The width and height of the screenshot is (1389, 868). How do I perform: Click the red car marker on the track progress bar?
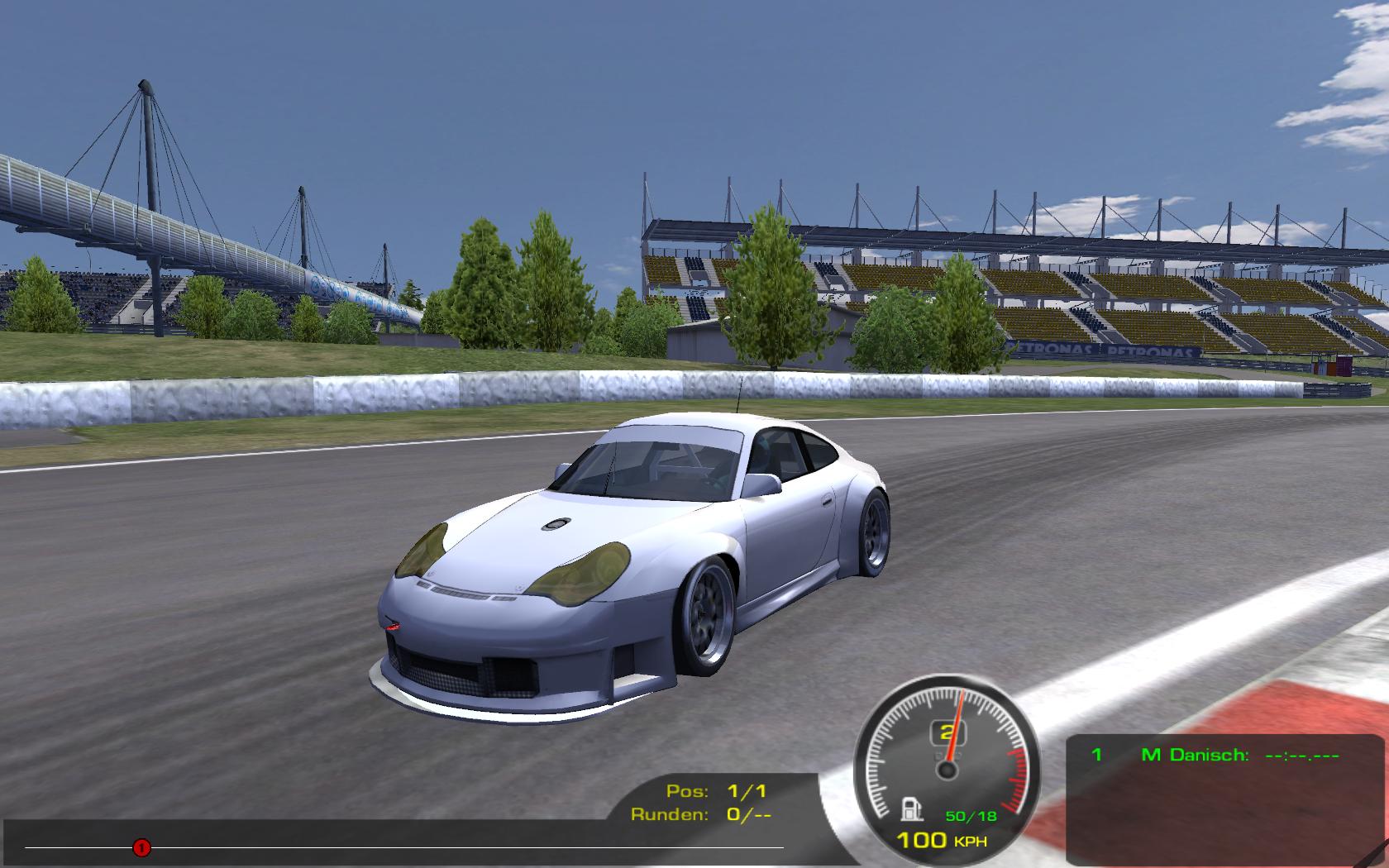pyautogui.click(x=141, y=847)
